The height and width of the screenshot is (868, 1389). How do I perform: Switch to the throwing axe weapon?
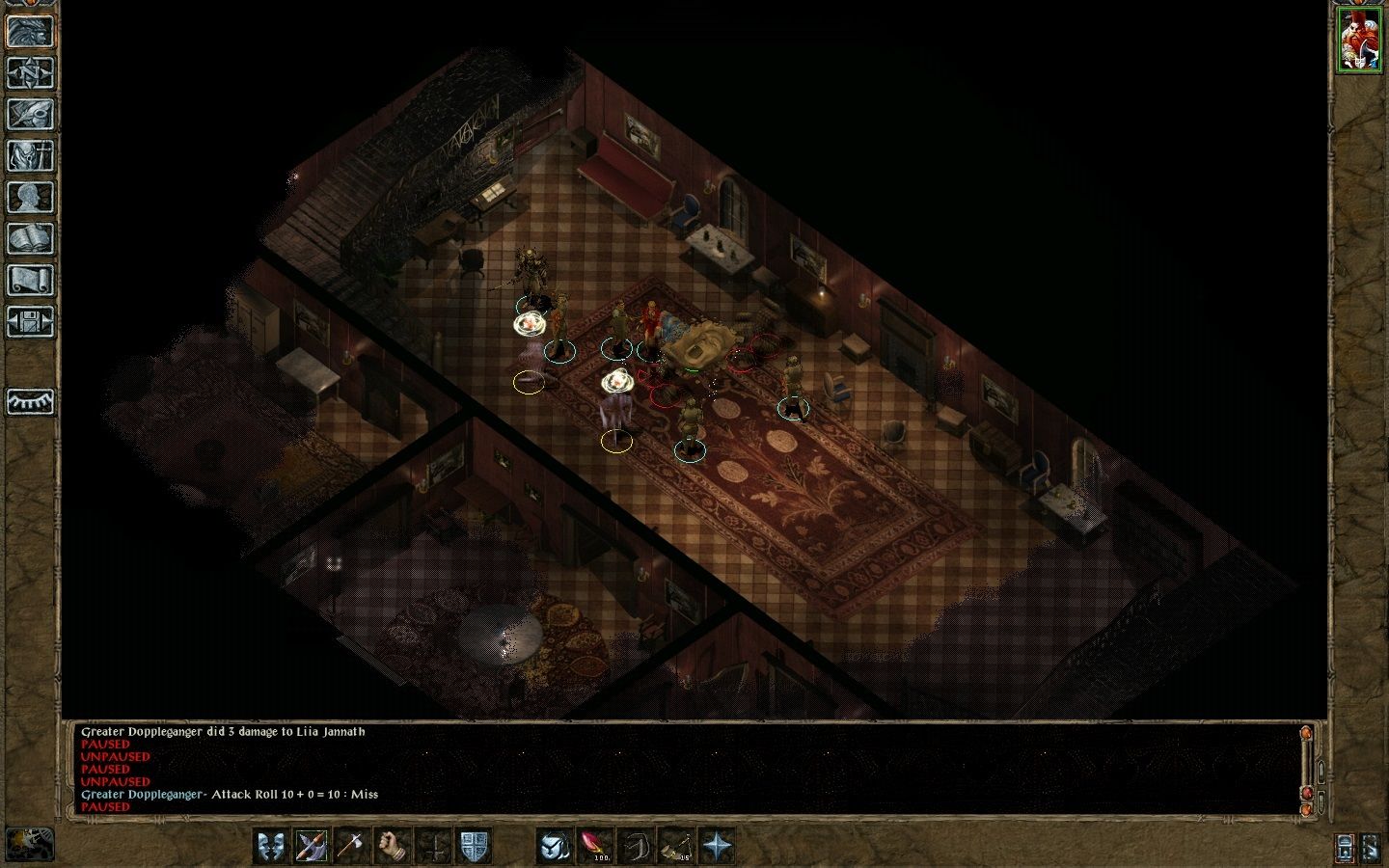click(348, 847)
